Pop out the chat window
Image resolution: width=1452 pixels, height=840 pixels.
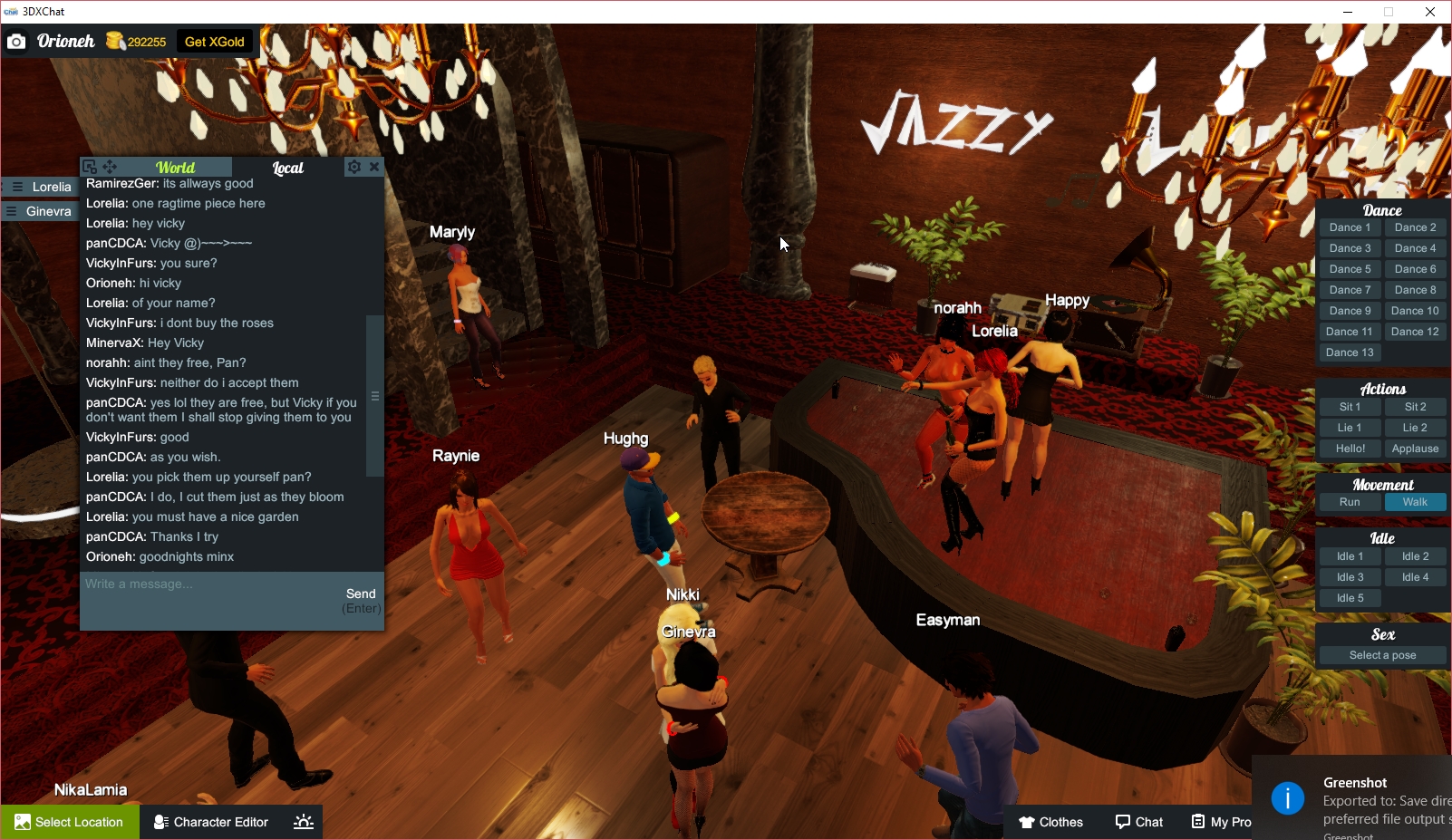click(x=89, y=167)
